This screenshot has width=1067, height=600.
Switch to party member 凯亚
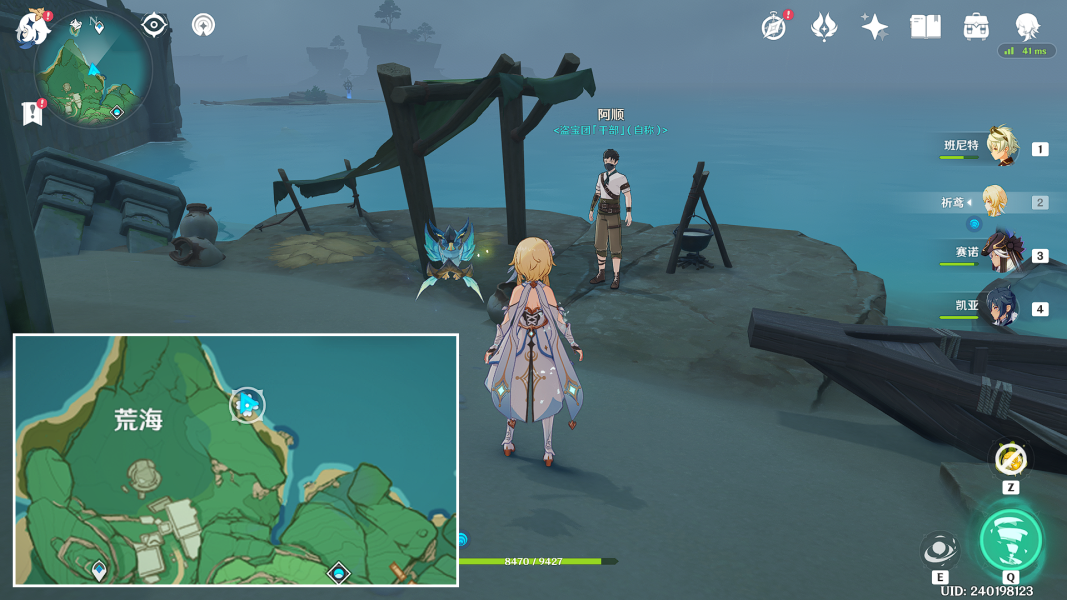1000,307
